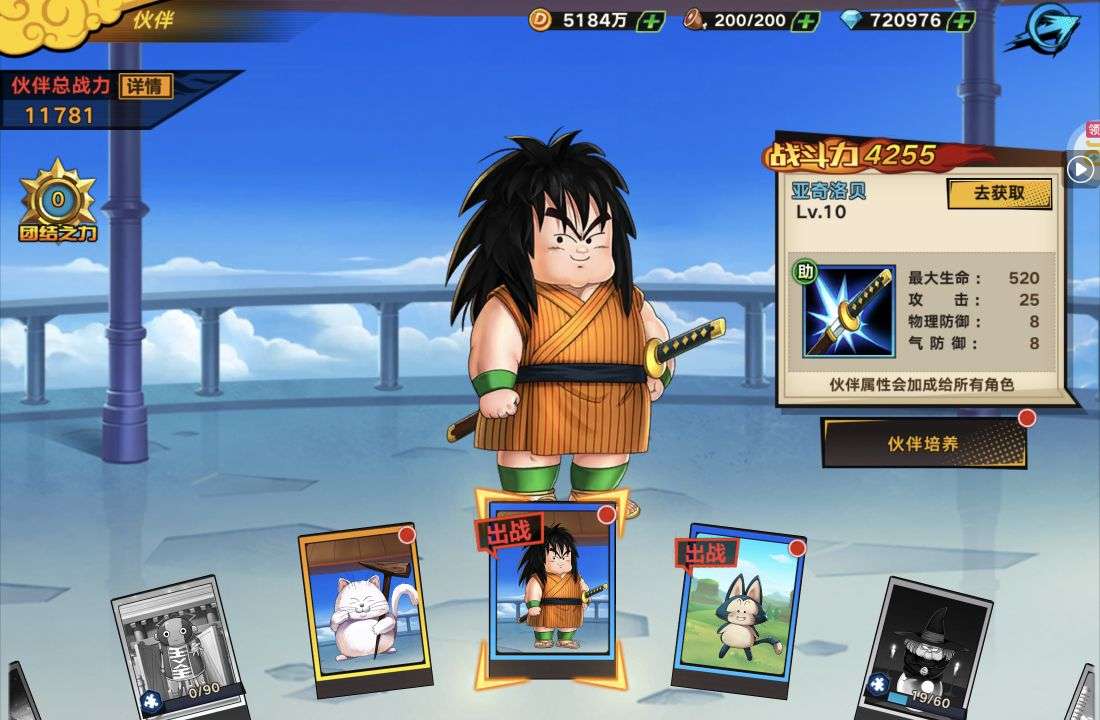Image resolution: width=1100 pixels, height=720 pixels.
Task: Click the 去获取 obtain button
Action: click(999, 193)
